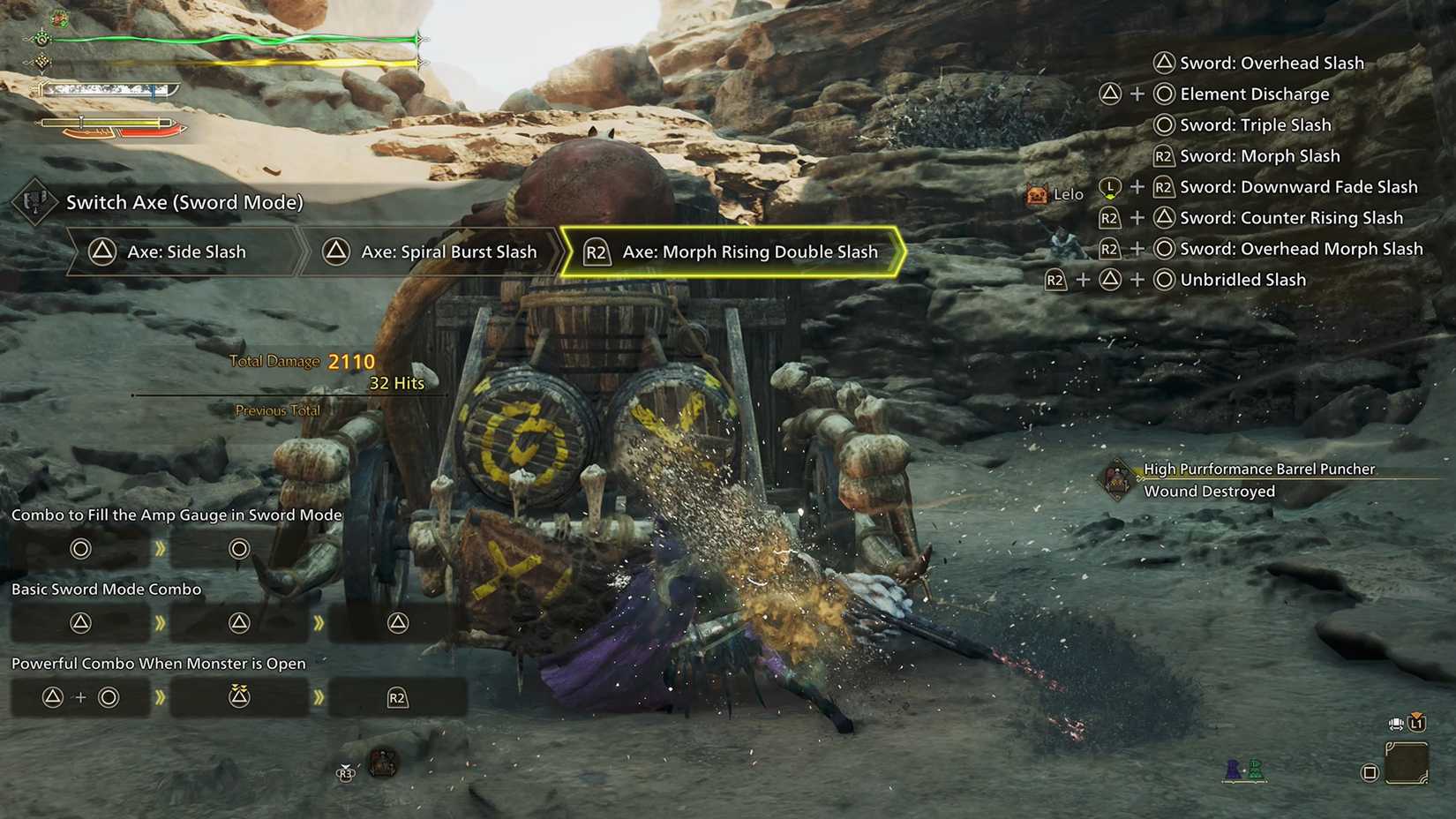1456x819 pixels.
Task: Select the Axe: Morph Rising Double Slash R2 icon
Action: pyautogui.click(x=597, y=252)
